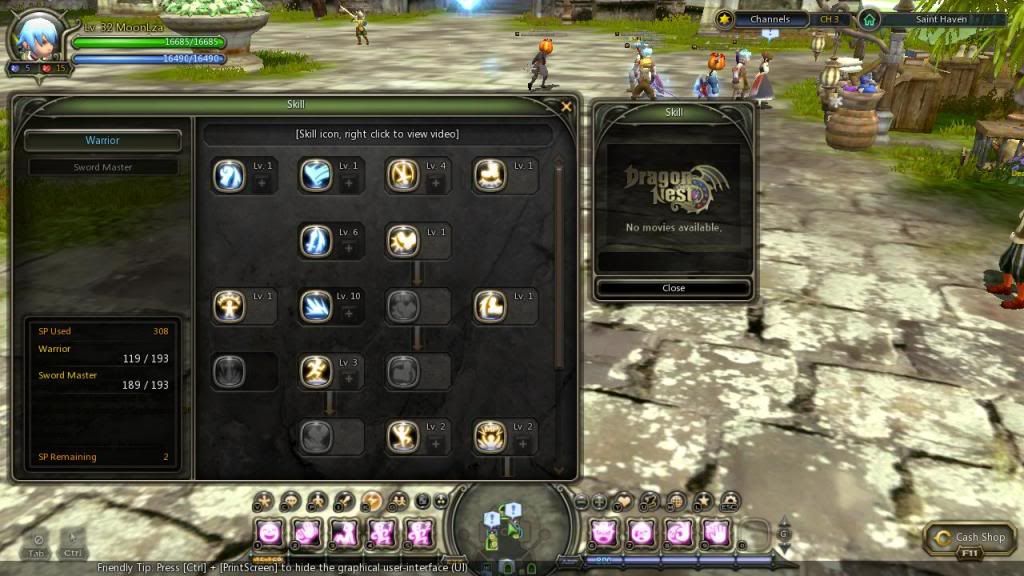The height and width of the screenshot is (576, 1024).
Task: Click the Saint Haven home icon
Action: pos(869,19)
